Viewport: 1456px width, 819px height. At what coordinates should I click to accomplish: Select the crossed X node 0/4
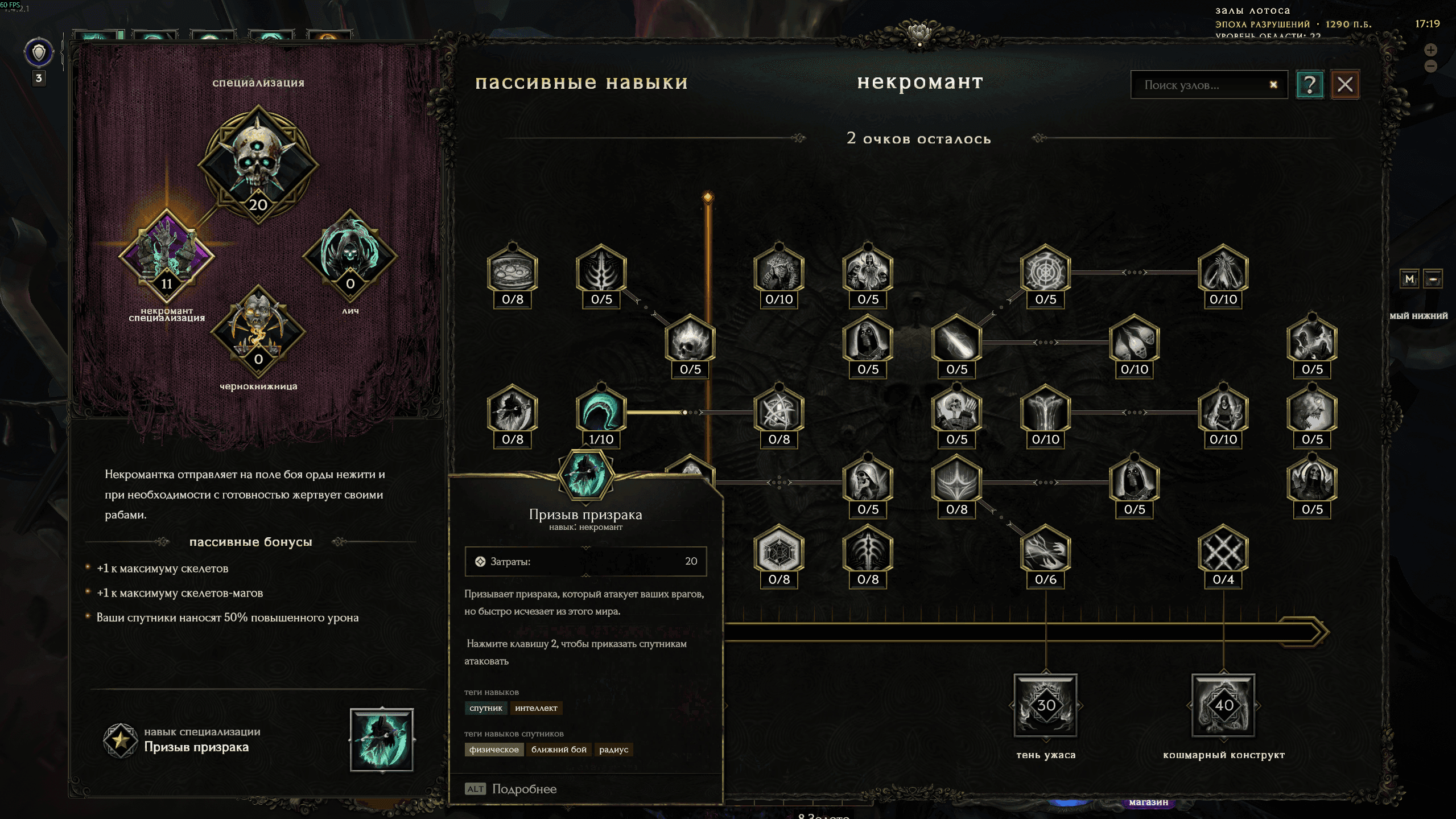[x=1223, y=552]
